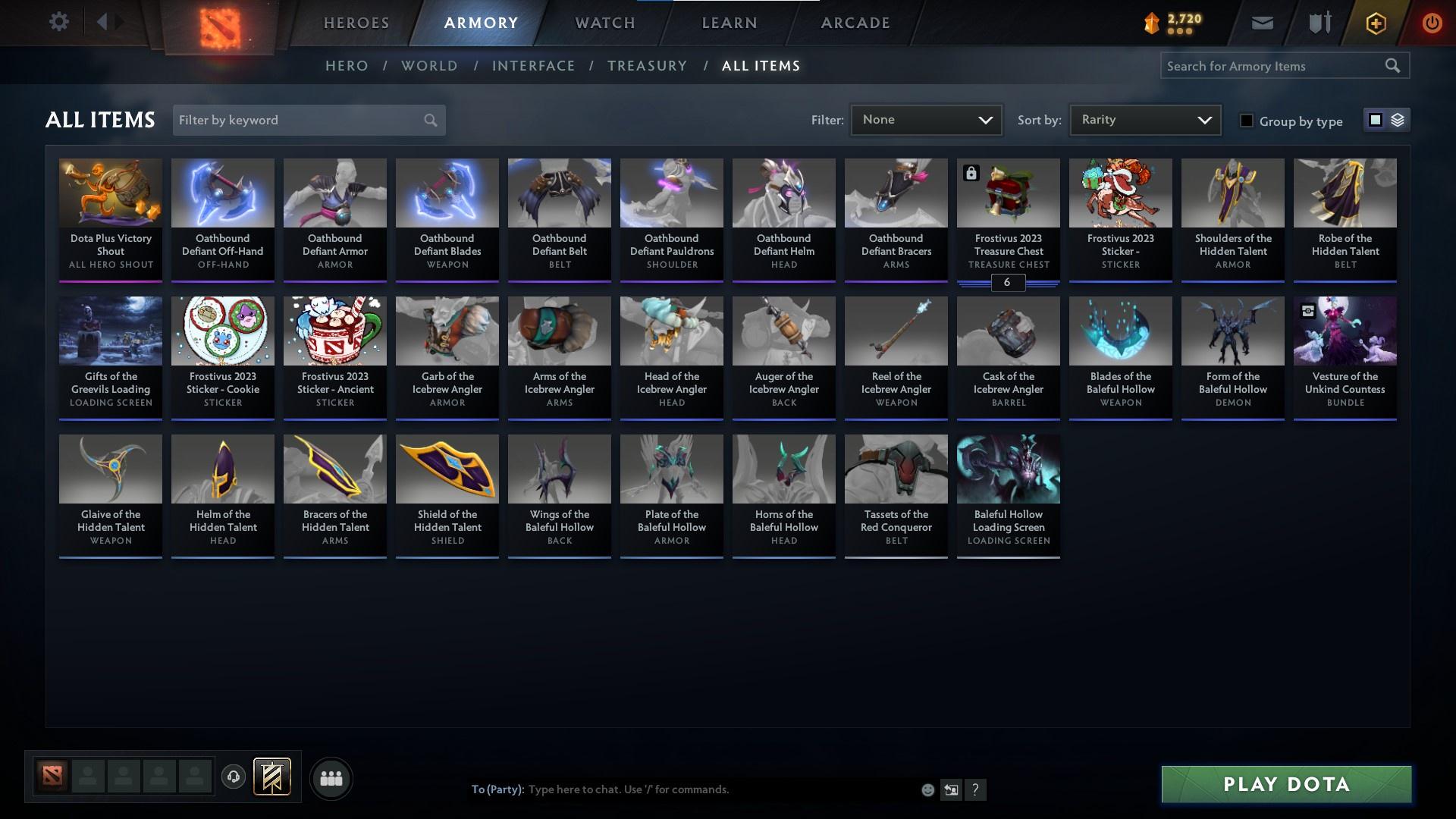The width and height of the screenshot is (1456, 819).
Task: Open the Sort by Rarity dropdown
Action: click(x=1144, y=119)
